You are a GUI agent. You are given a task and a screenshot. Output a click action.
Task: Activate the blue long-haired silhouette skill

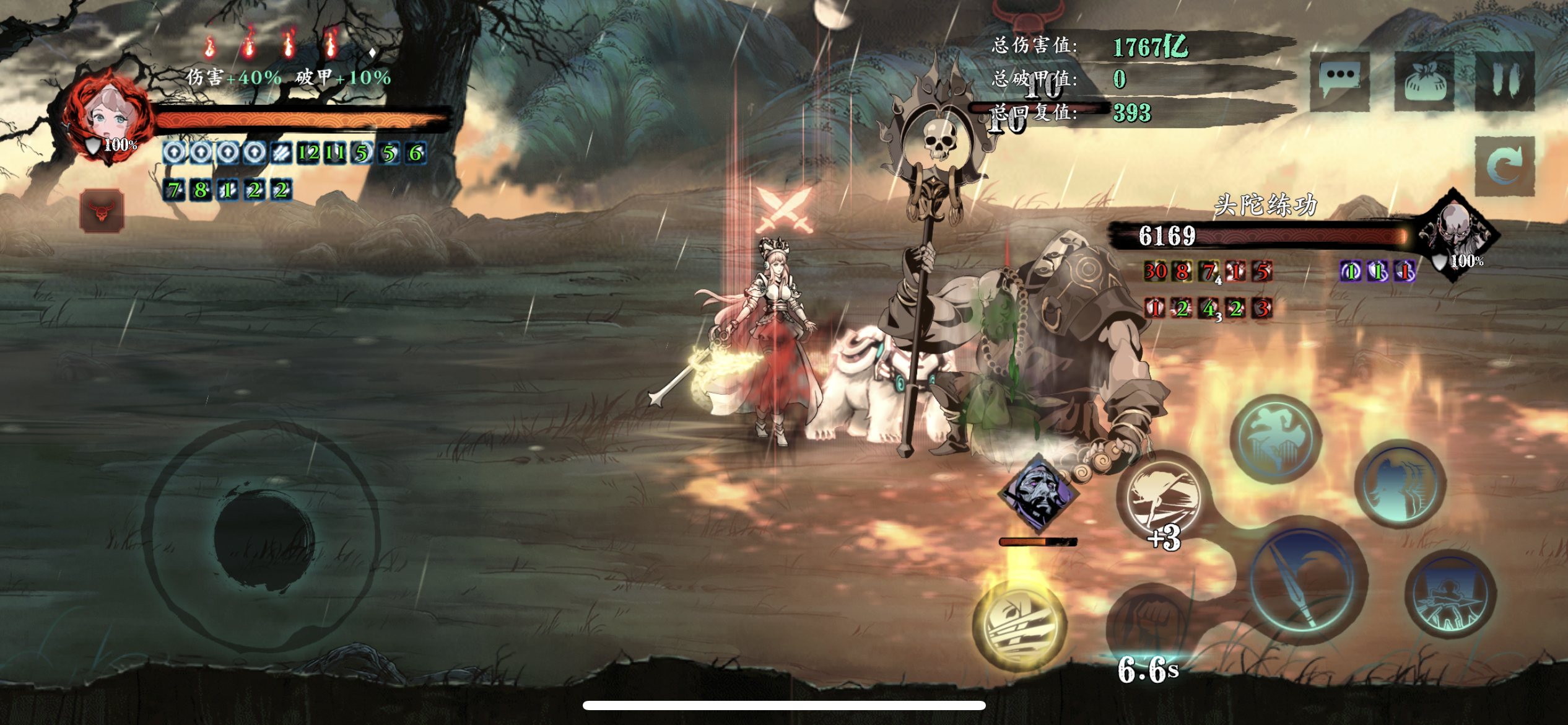(1400, 485)
